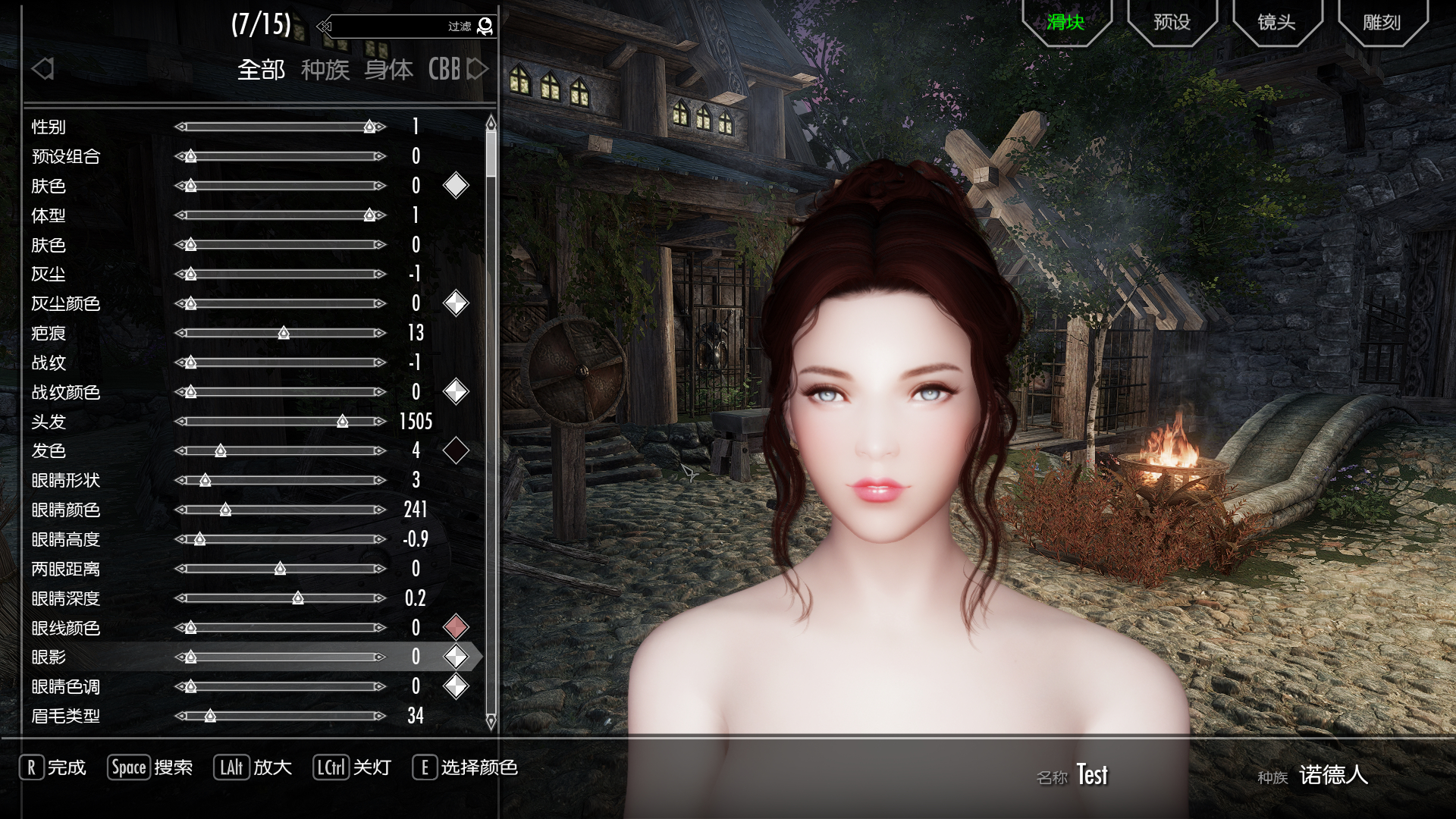
Task: Pick the pink 眼线颜色 eyeliner color swatch
Action: (456, 627)
